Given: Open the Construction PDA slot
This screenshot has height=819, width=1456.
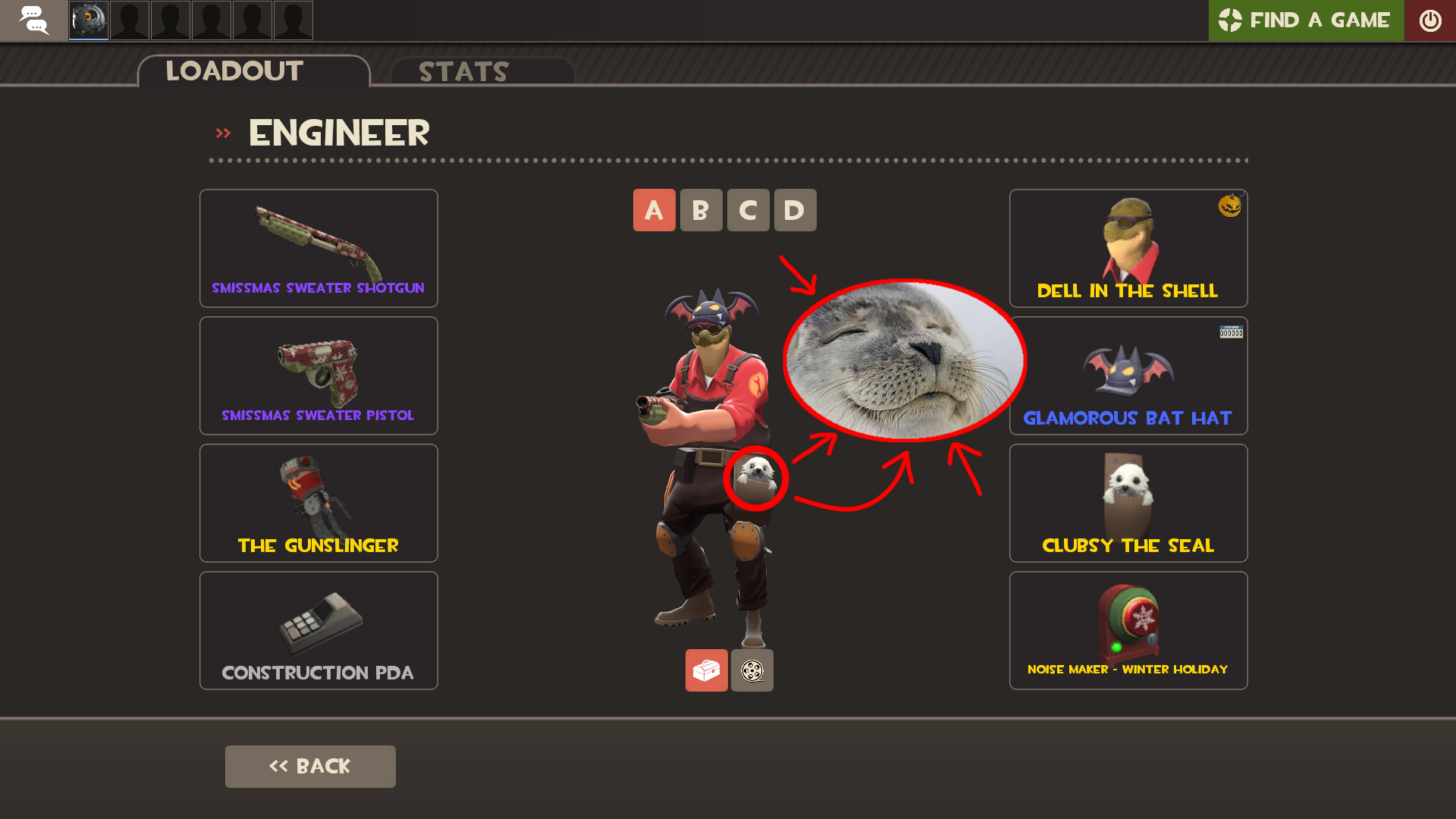Looking at the screenshot, I should click(318, 630).
